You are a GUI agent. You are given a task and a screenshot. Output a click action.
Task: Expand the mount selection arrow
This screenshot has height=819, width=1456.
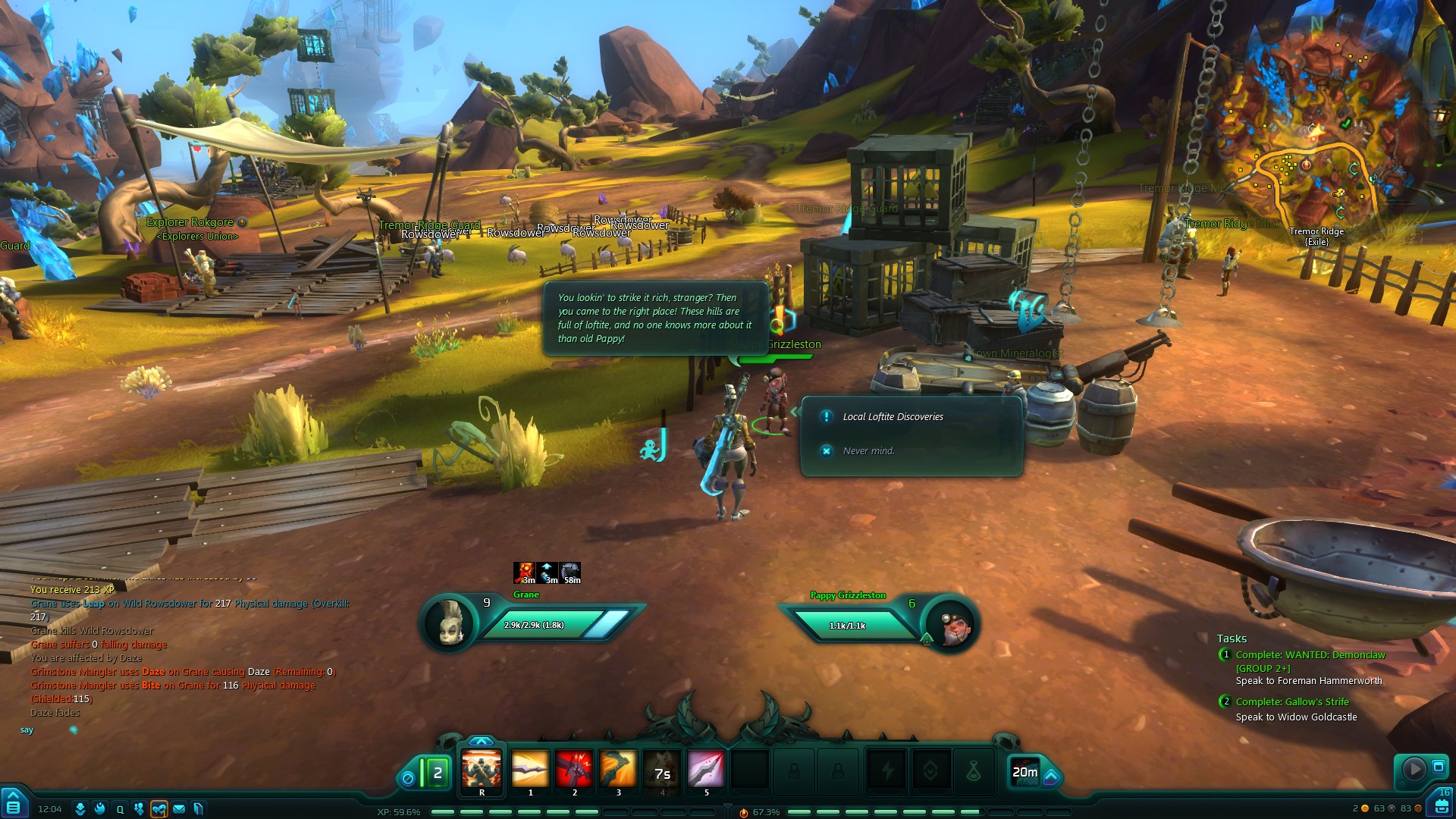[1052, 776]
